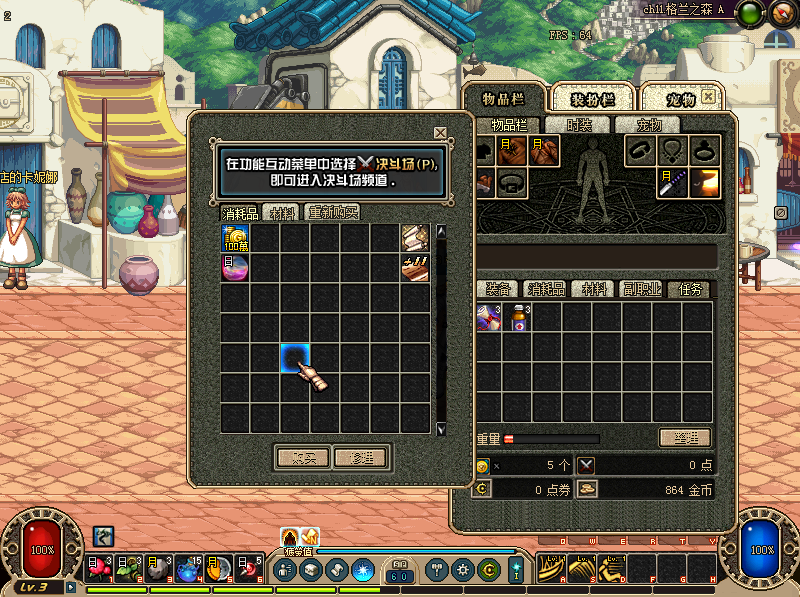
Task: Switch to the shop's 材料 tab
Action: (283, 212)
